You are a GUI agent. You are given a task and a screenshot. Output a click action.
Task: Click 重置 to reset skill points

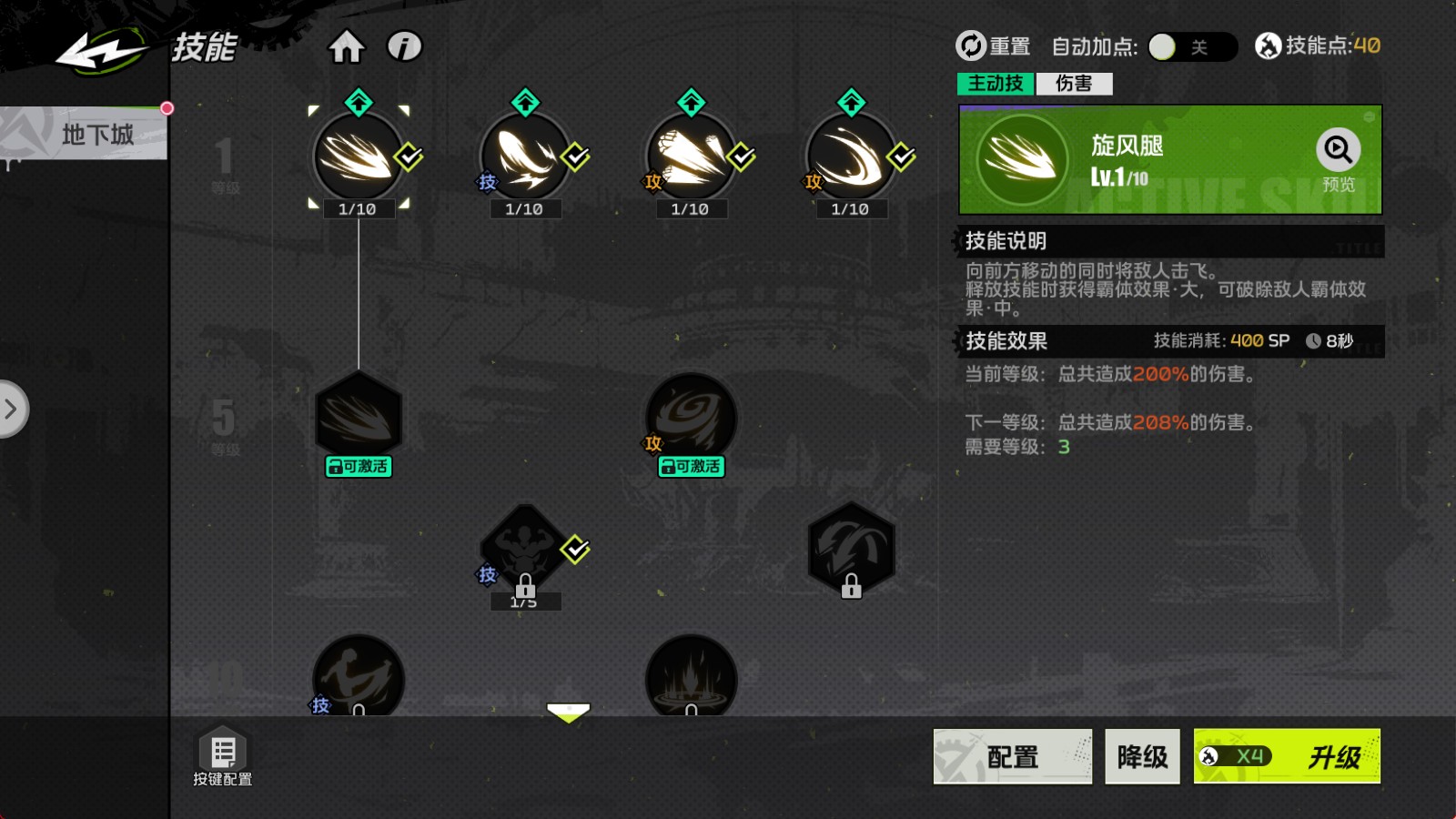coord(995,44)
